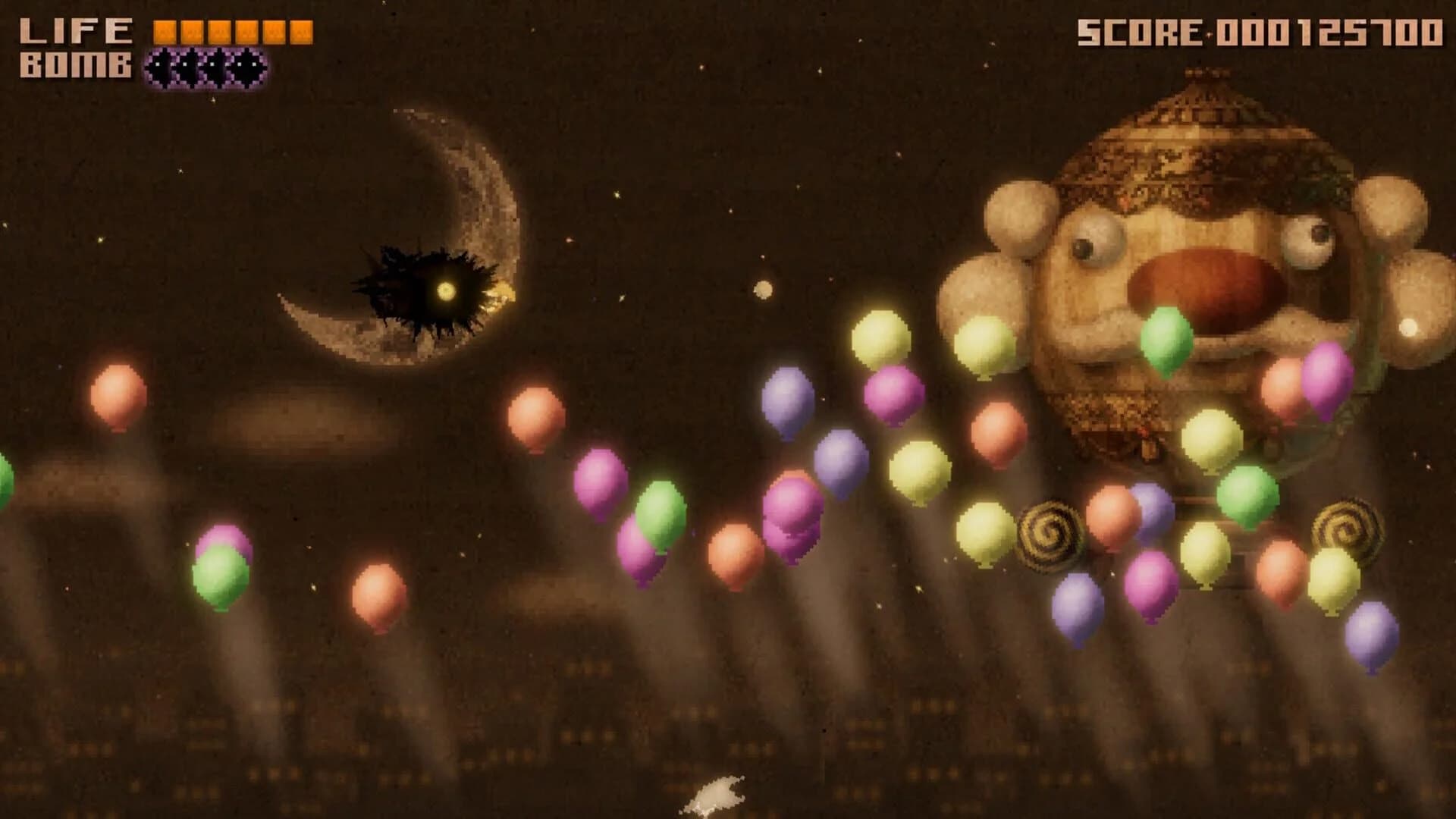Toggle the last orange LIFE block
1456x819 pixels.
click(x=302, y=30)
